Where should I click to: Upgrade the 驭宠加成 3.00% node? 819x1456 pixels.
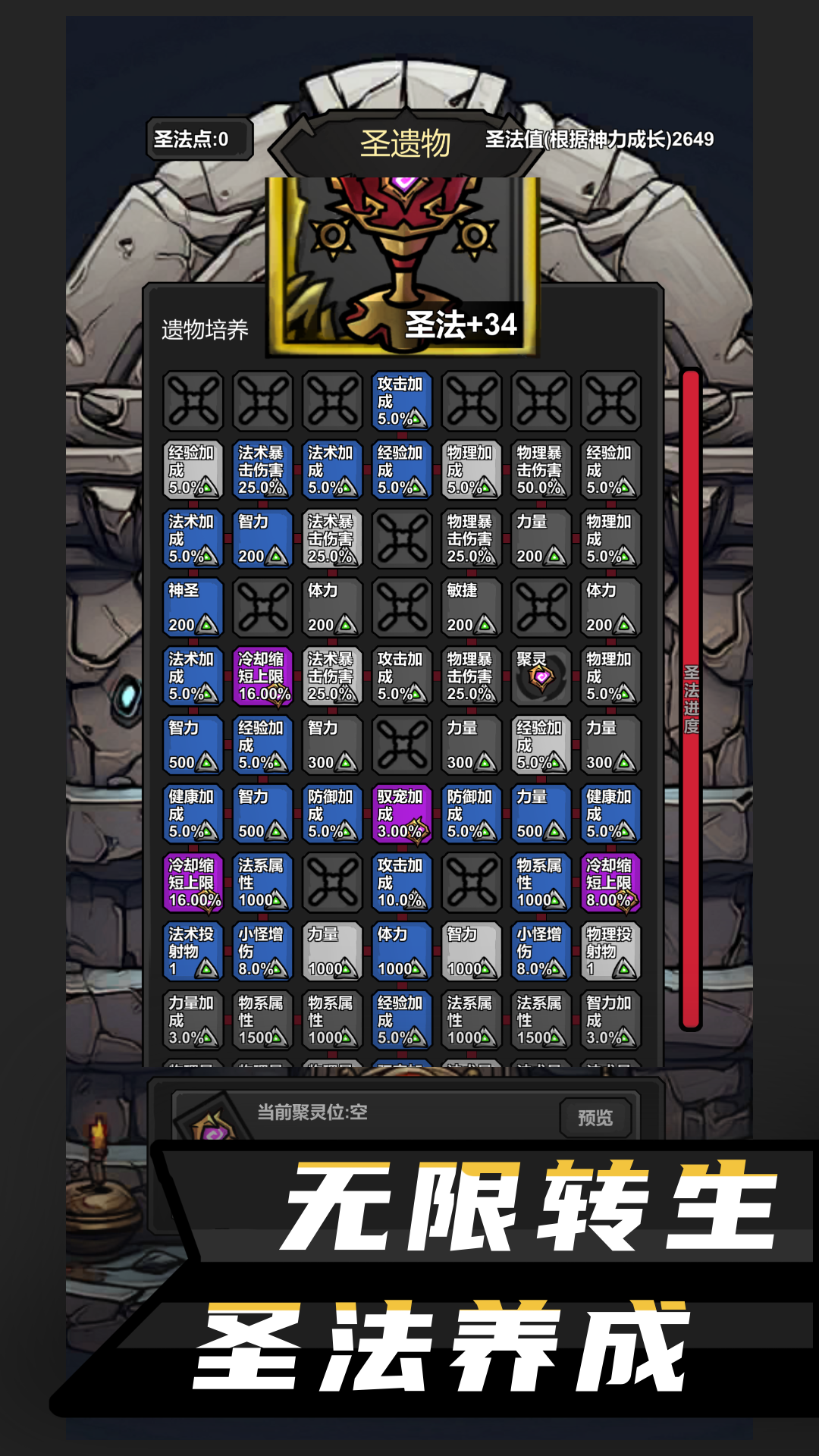(401, 814)
